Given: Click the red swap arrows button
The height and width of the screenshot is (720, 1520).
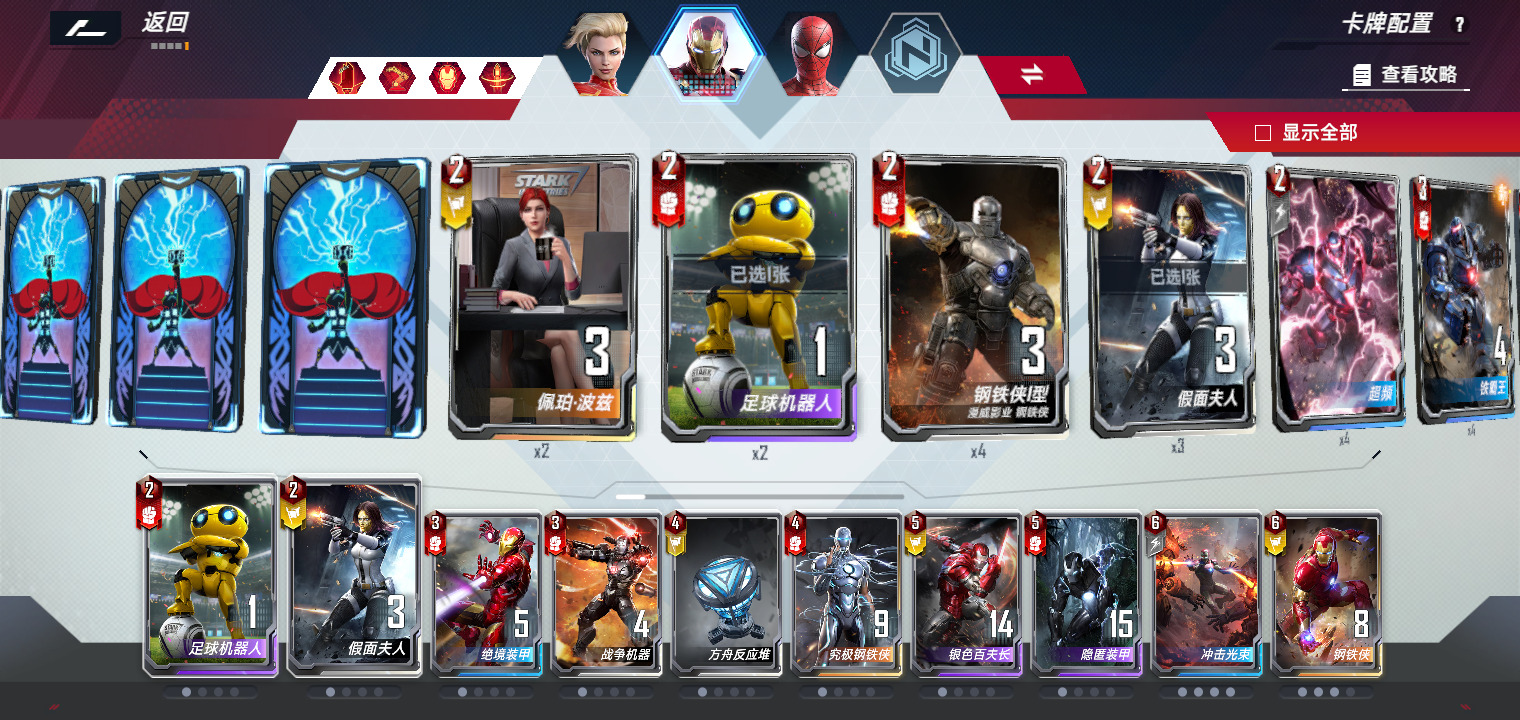Looking at the screenshot, I should coord(1031,74).
